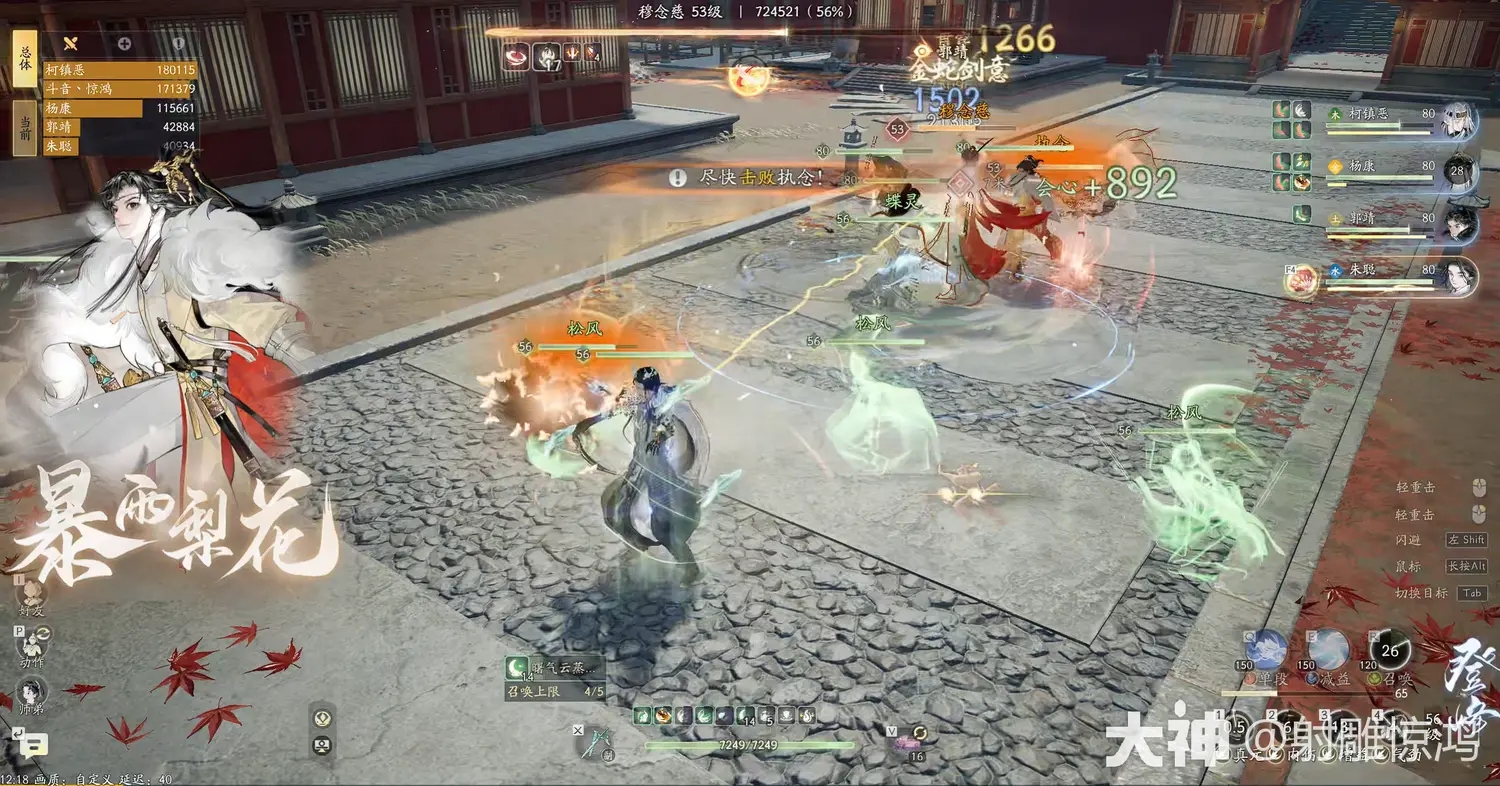Choose party member 郭靖 portrait

(x=1460, y=224)
